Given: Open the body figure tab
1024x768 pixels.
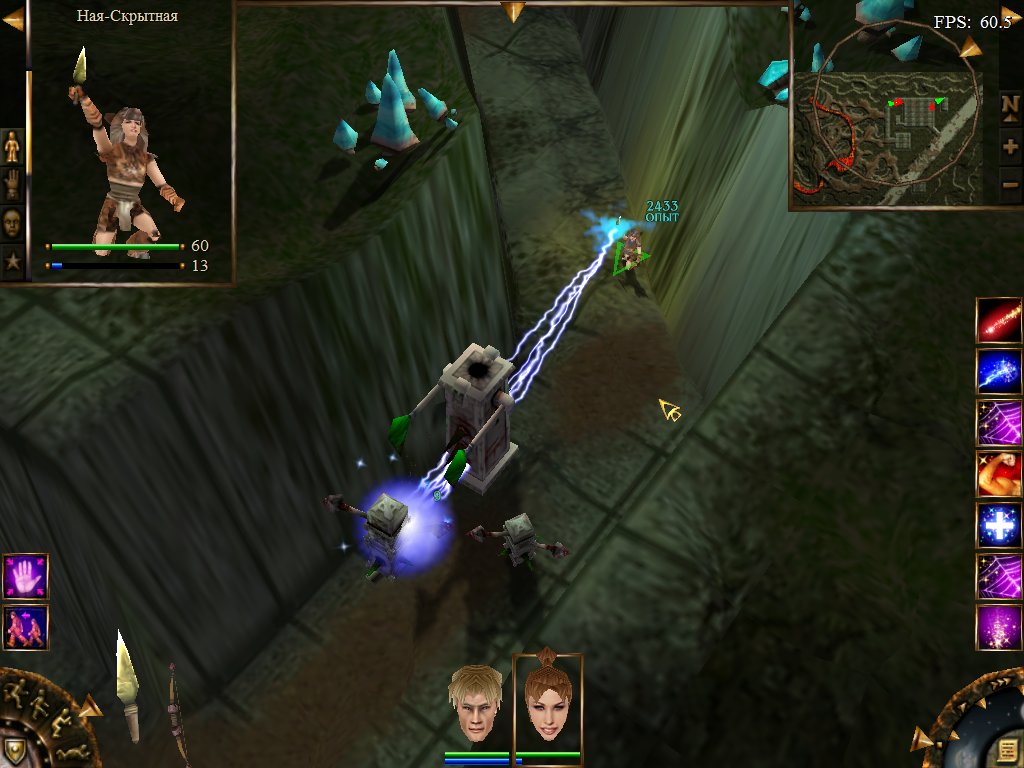Looking at the screenshot, I should point(12,146).
